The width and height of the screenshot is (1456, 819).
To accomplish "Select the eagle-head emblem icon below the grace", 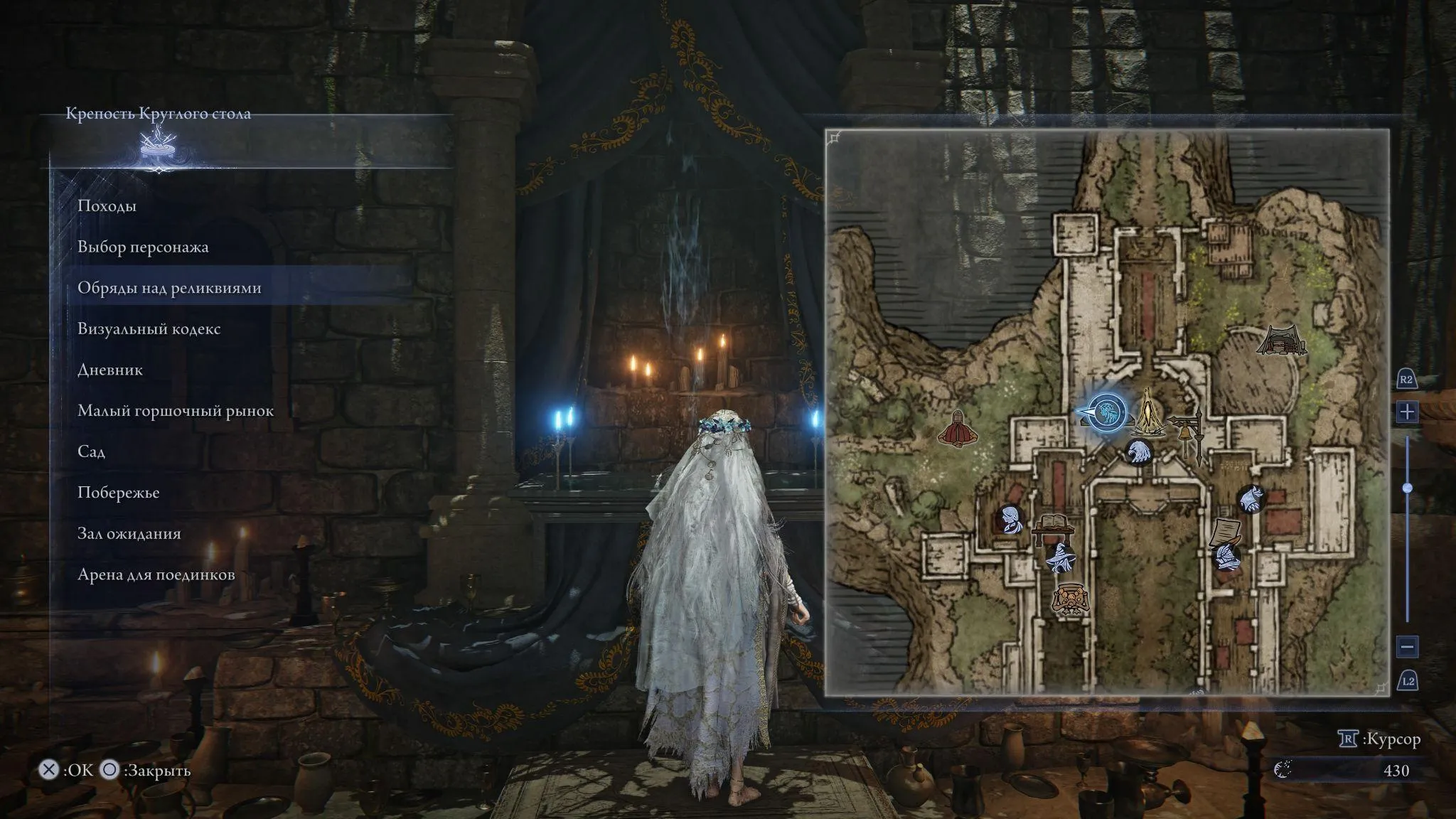I will tap(1139, 451).
